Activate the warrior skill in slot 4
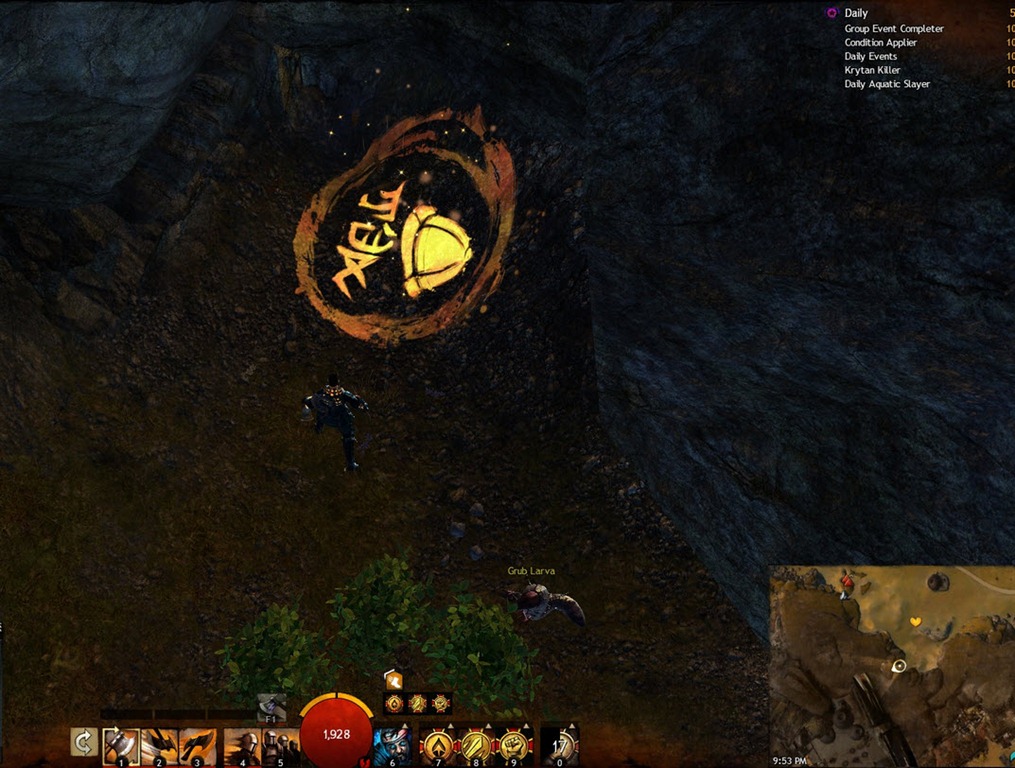Image resolution: width=1015 pixels, height=768 pixels. (x=242, y=745)
